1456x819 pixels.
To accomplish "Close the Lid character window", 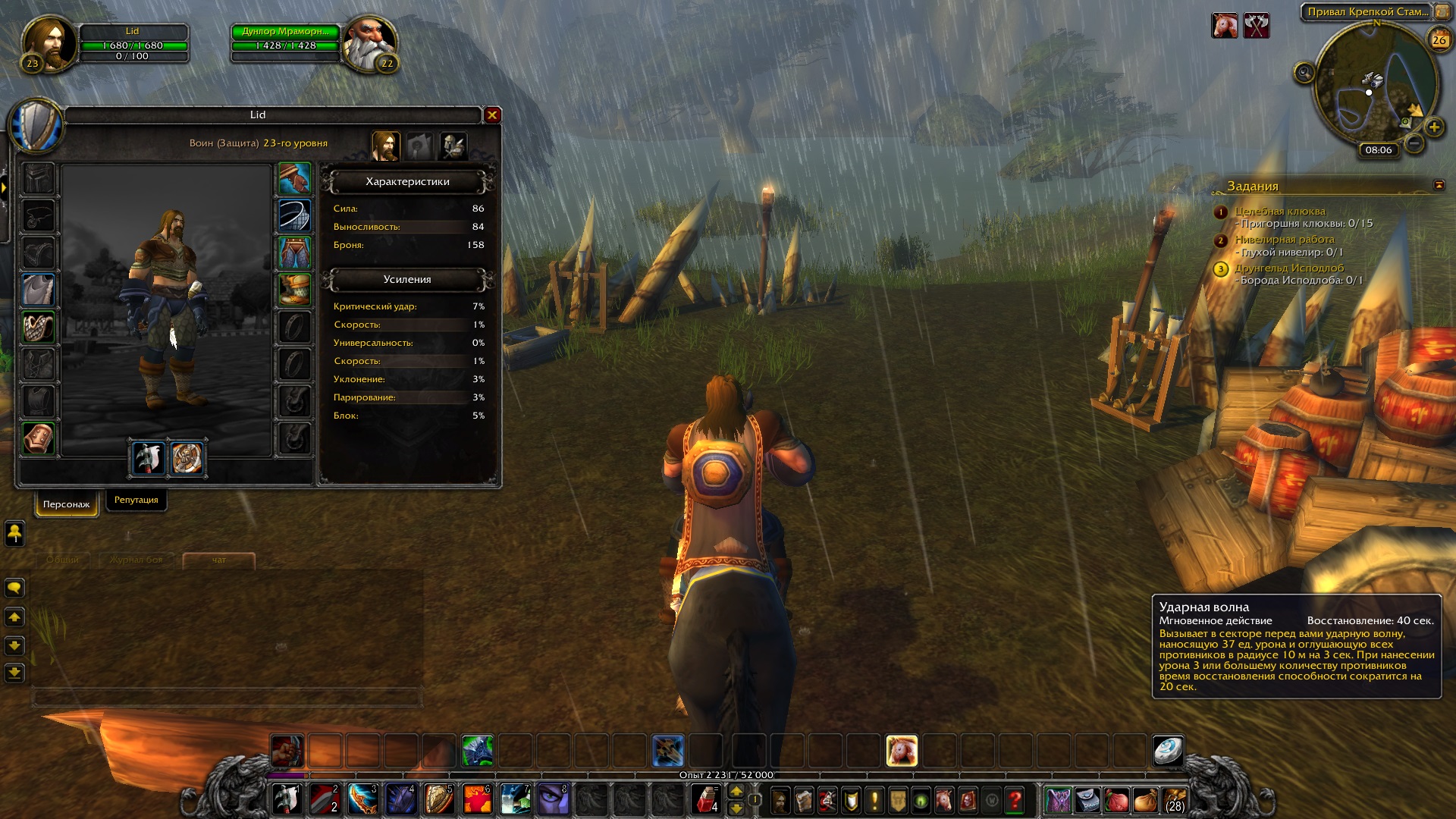I will pos(492,115).
